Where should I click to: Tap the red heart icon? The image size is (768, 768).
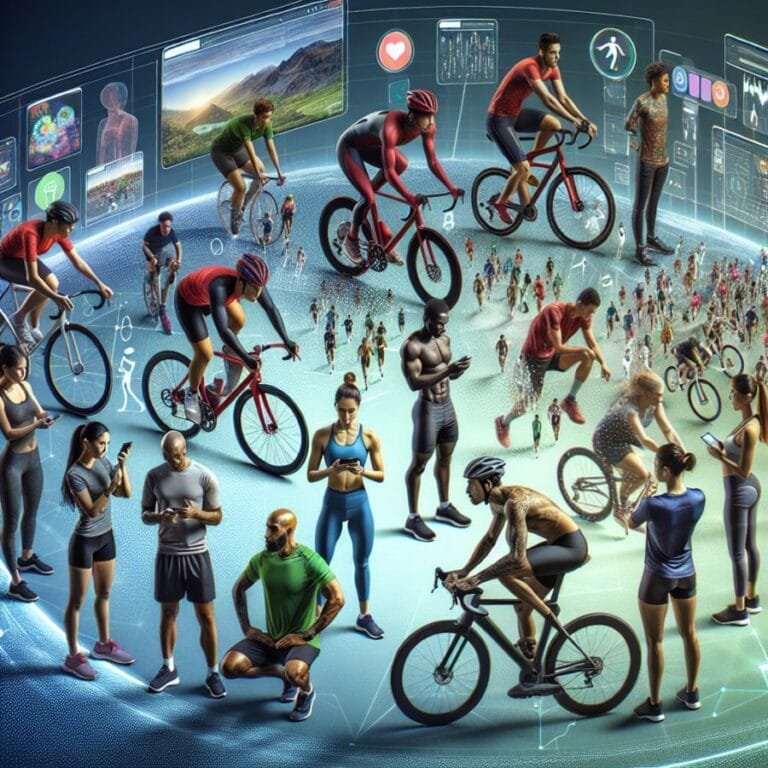click(395, 51)
